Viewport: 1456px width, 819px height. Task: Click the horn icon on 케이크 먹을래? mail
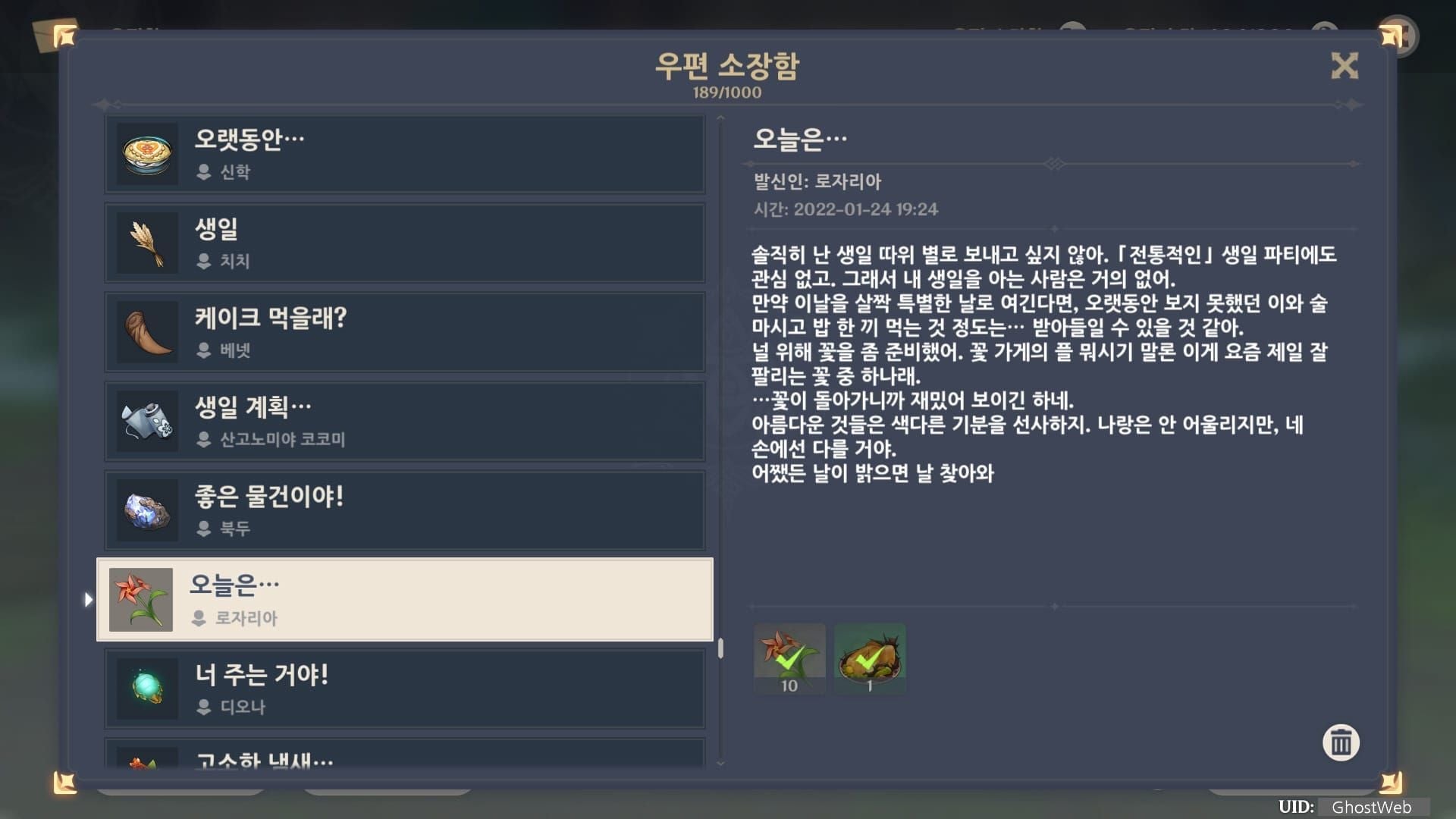[x=146, y=331]
